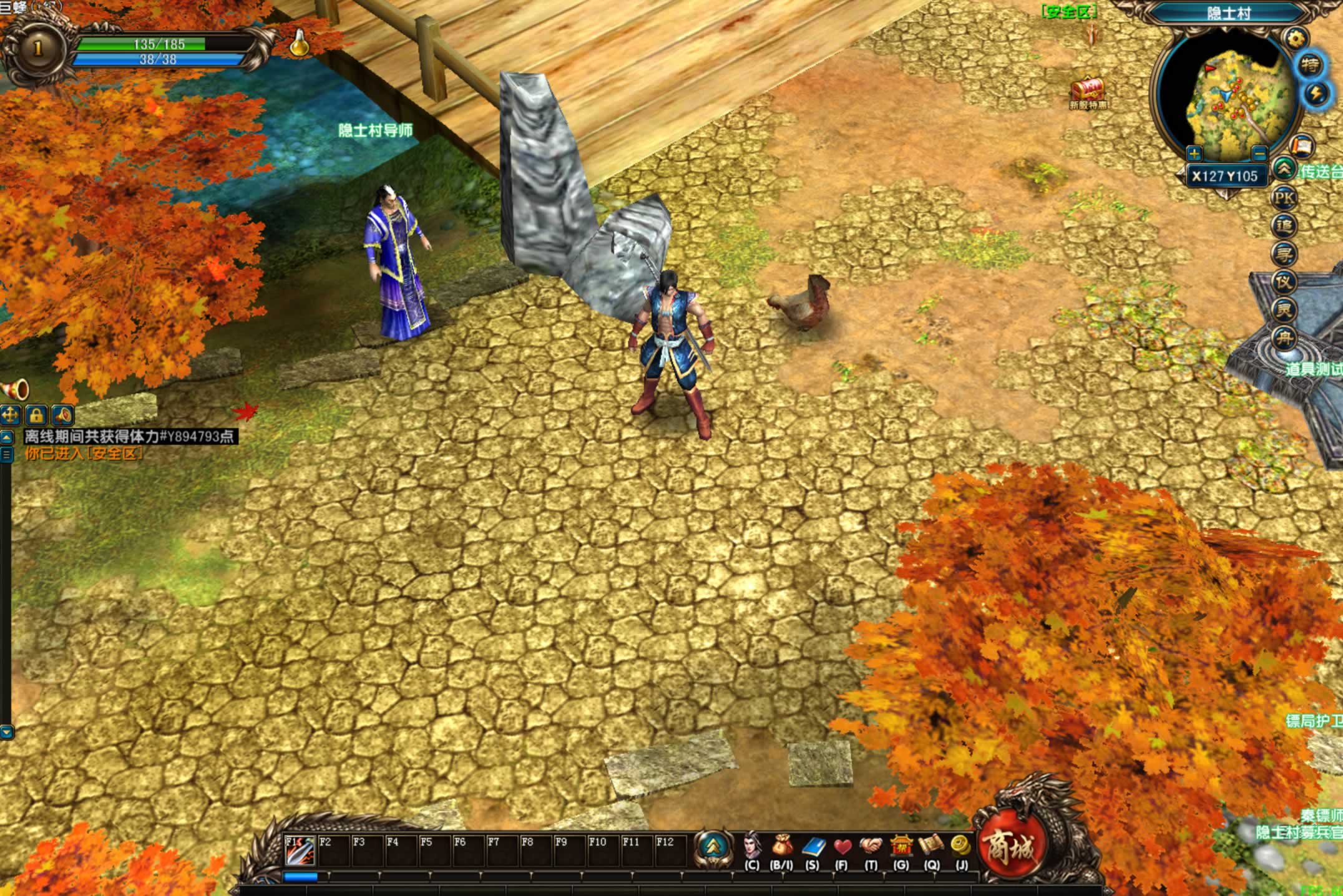The width and height of the screenshot is (1343, 896).
Task: Activate the F1 sword skill slot
Action: click(299, 850)
